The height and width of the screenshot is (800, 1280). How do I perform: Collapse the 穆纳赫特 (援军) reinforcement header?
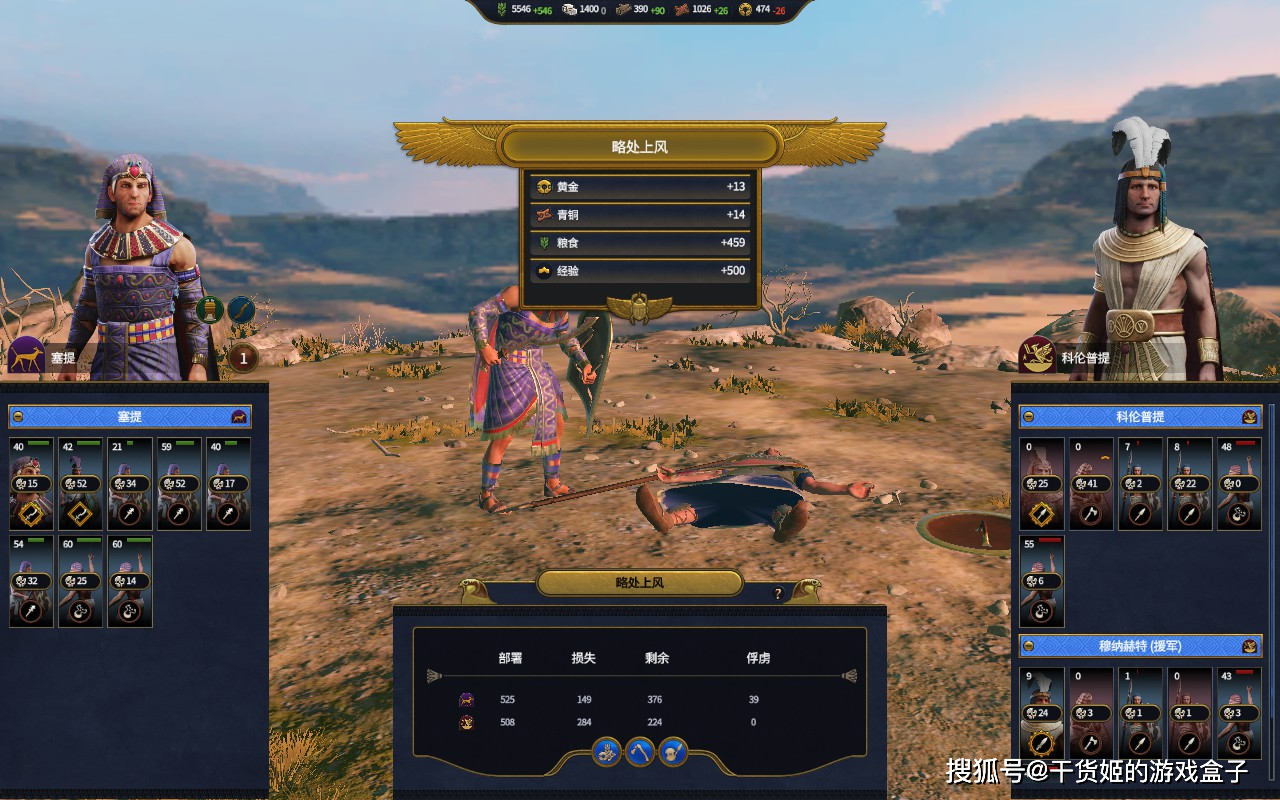[x=1028, y=646]
